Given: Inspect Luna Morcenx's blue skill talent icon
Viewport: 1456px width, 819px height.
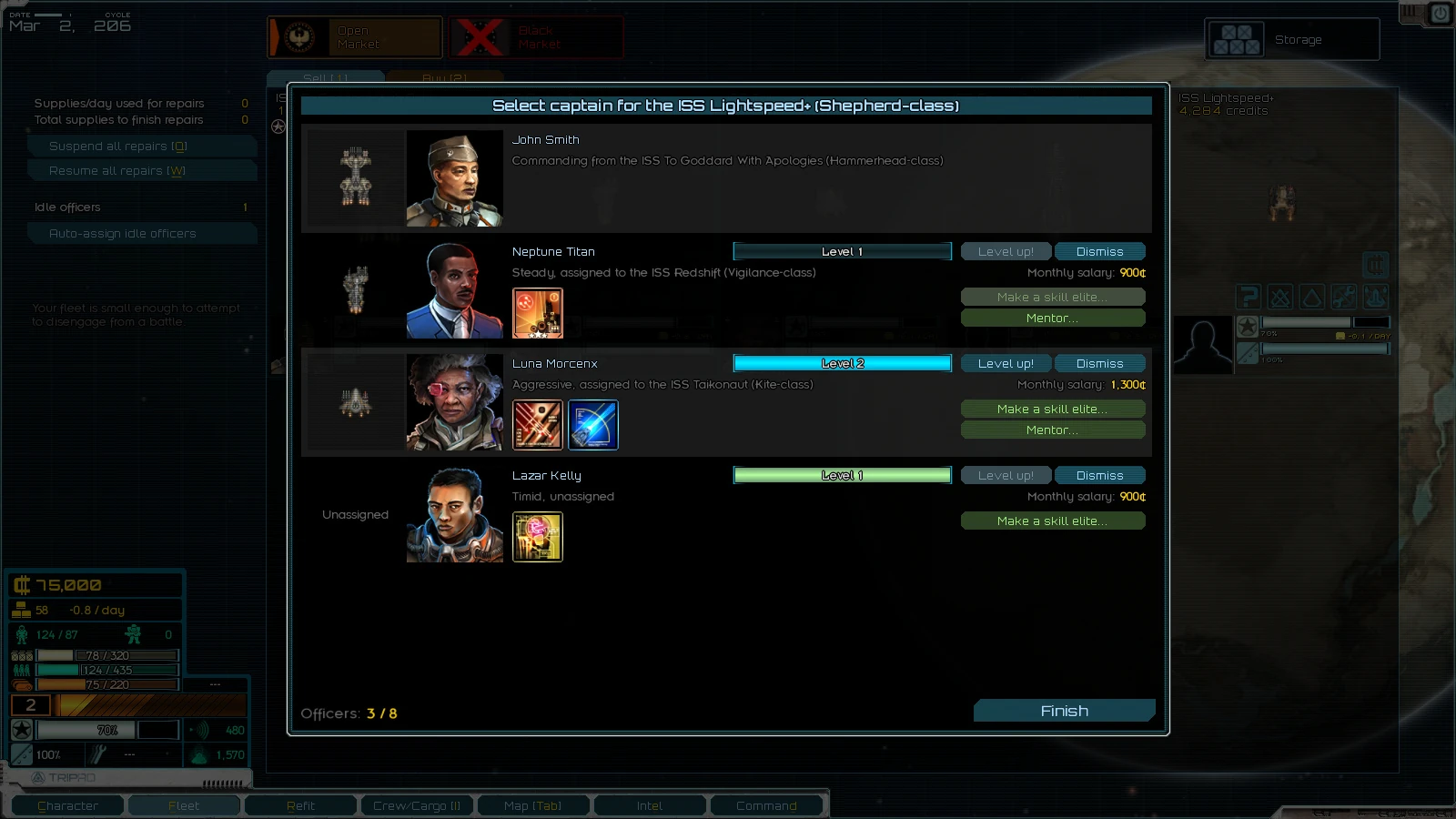Looking at the screenshot, I should coord(593,425).
